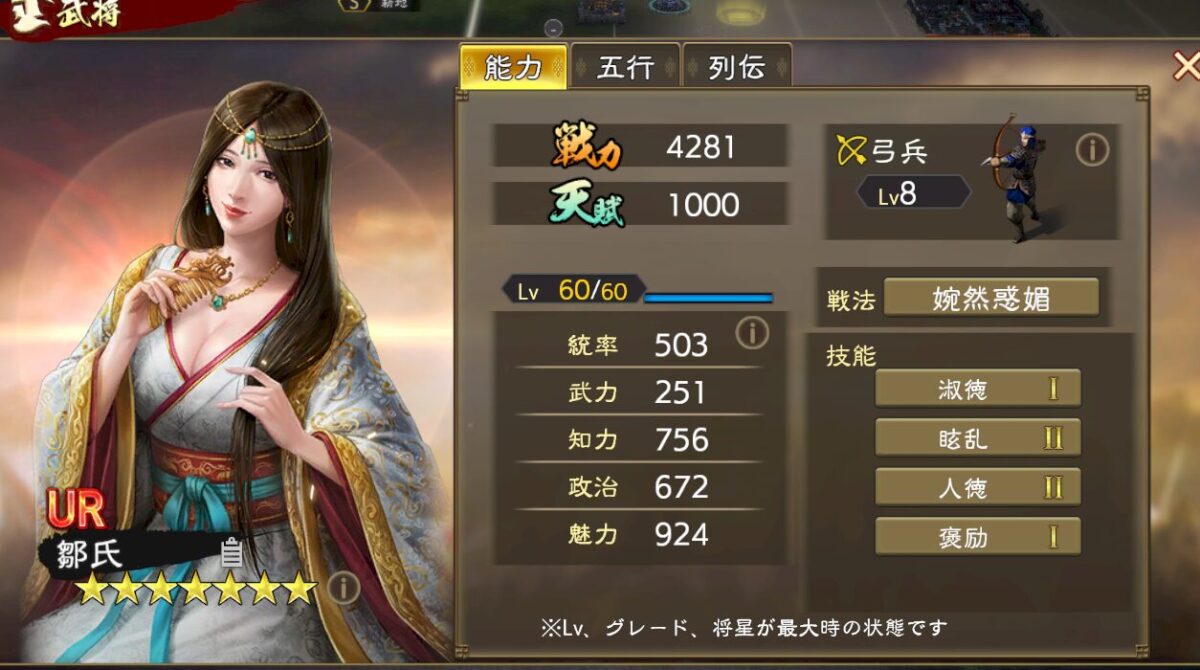The height and width of the screenshot is (670, 1200).
Task: Open the info icon next to star rating
Action: [x=343, y=588]
